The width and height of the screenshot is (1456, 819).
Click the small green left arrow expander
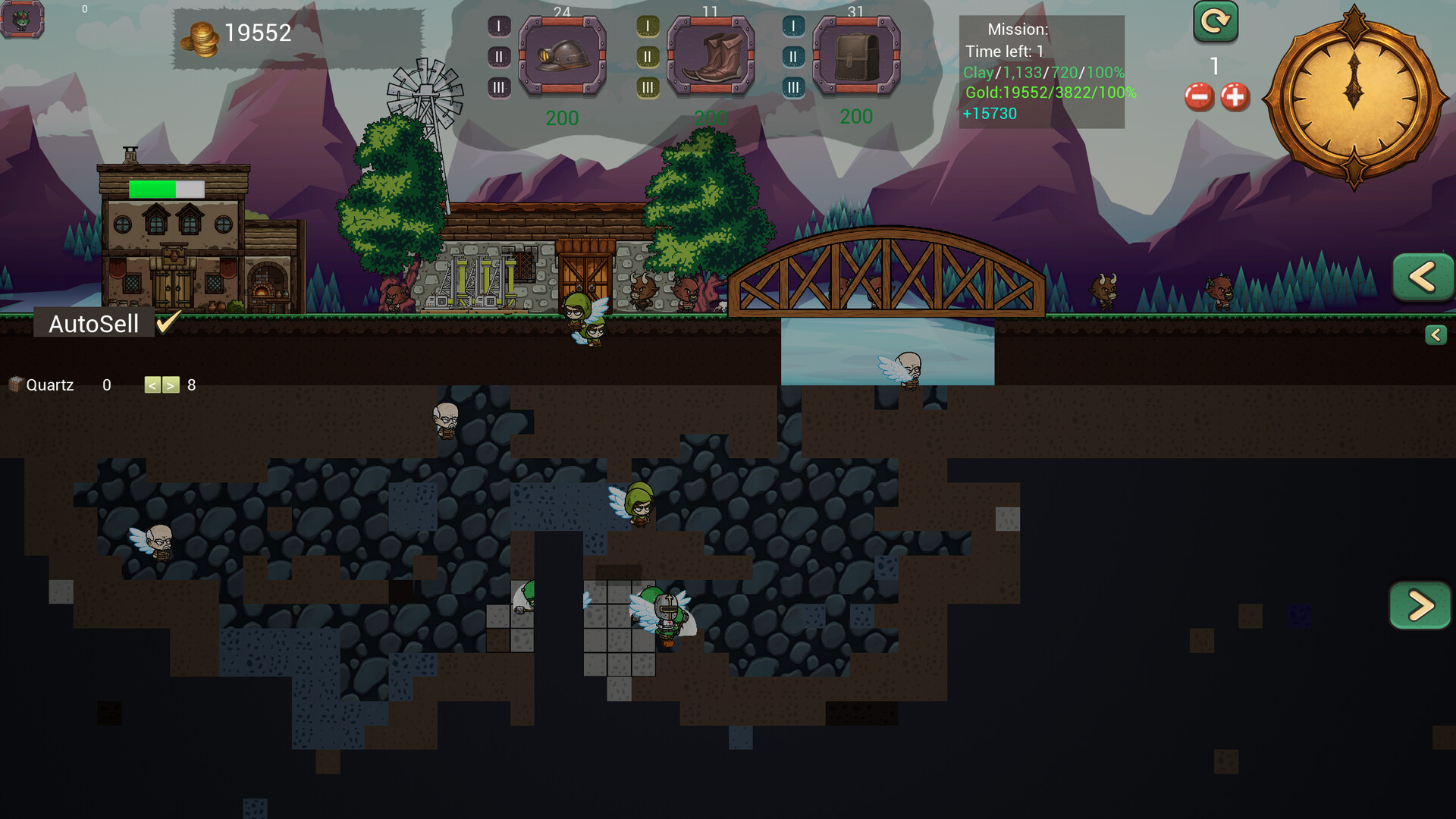(x=1436, y=335)
